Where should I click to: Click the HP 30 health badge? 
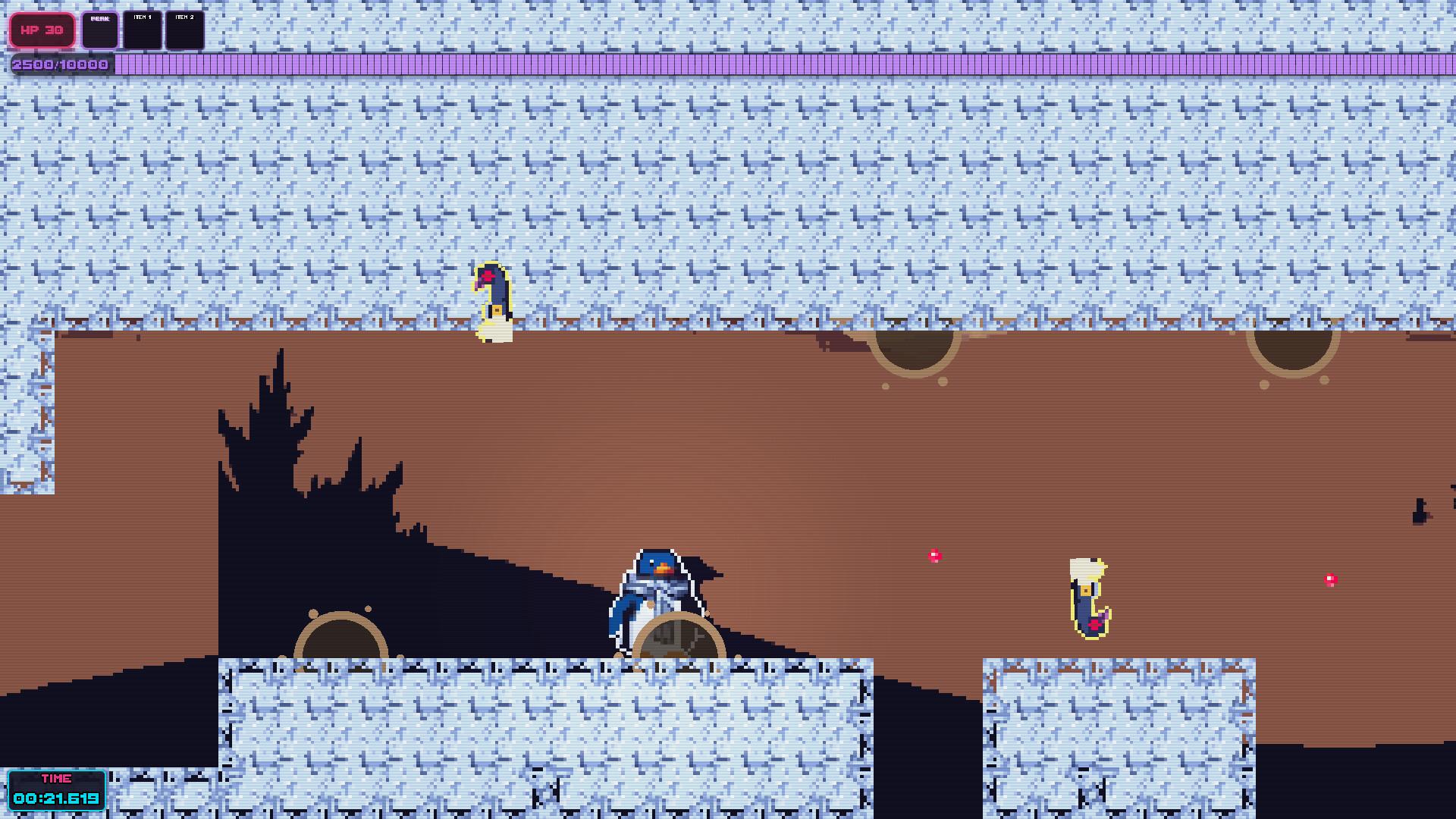(42, 30)
